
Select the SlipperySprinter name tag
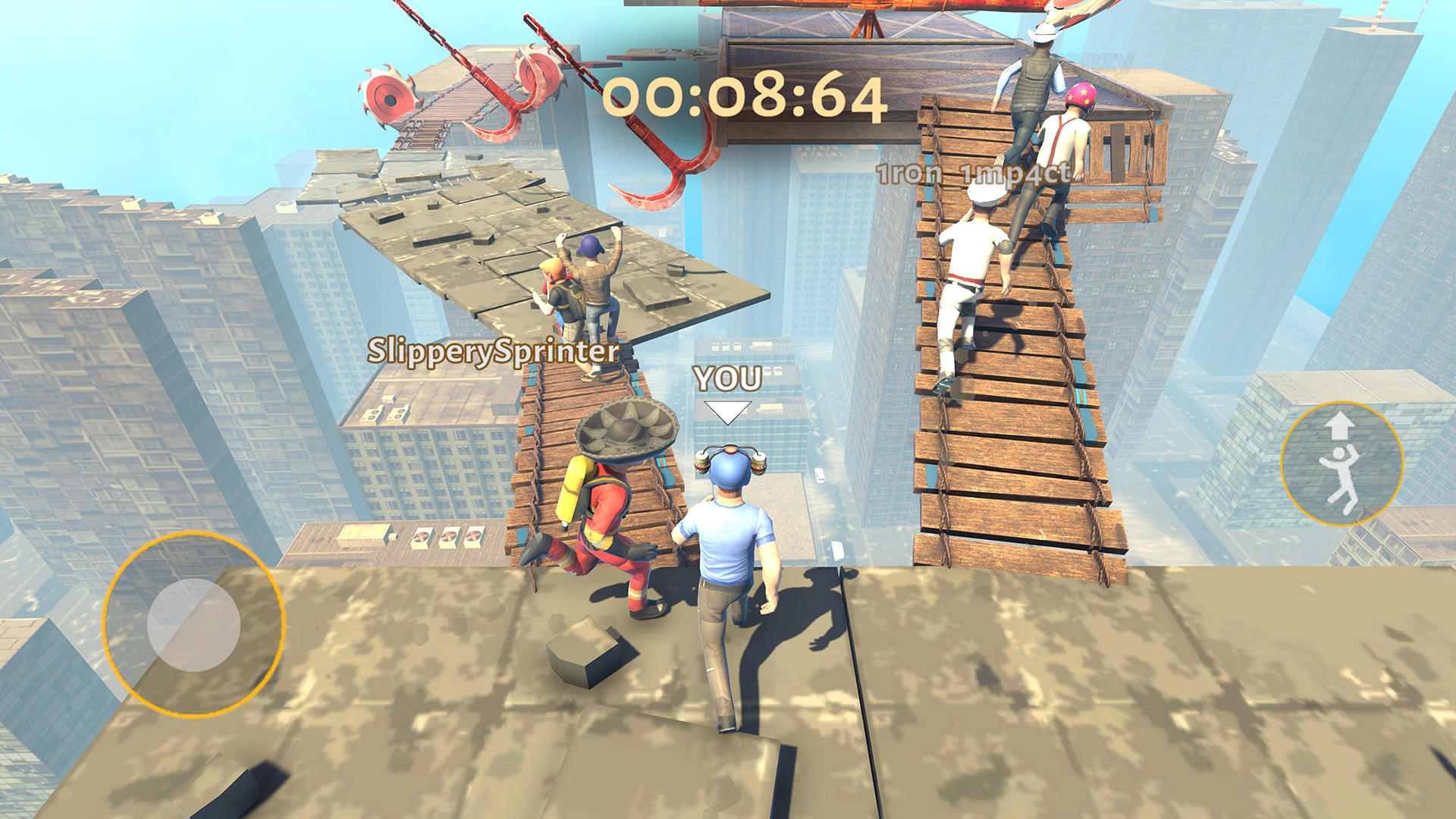tap(493, 352)
